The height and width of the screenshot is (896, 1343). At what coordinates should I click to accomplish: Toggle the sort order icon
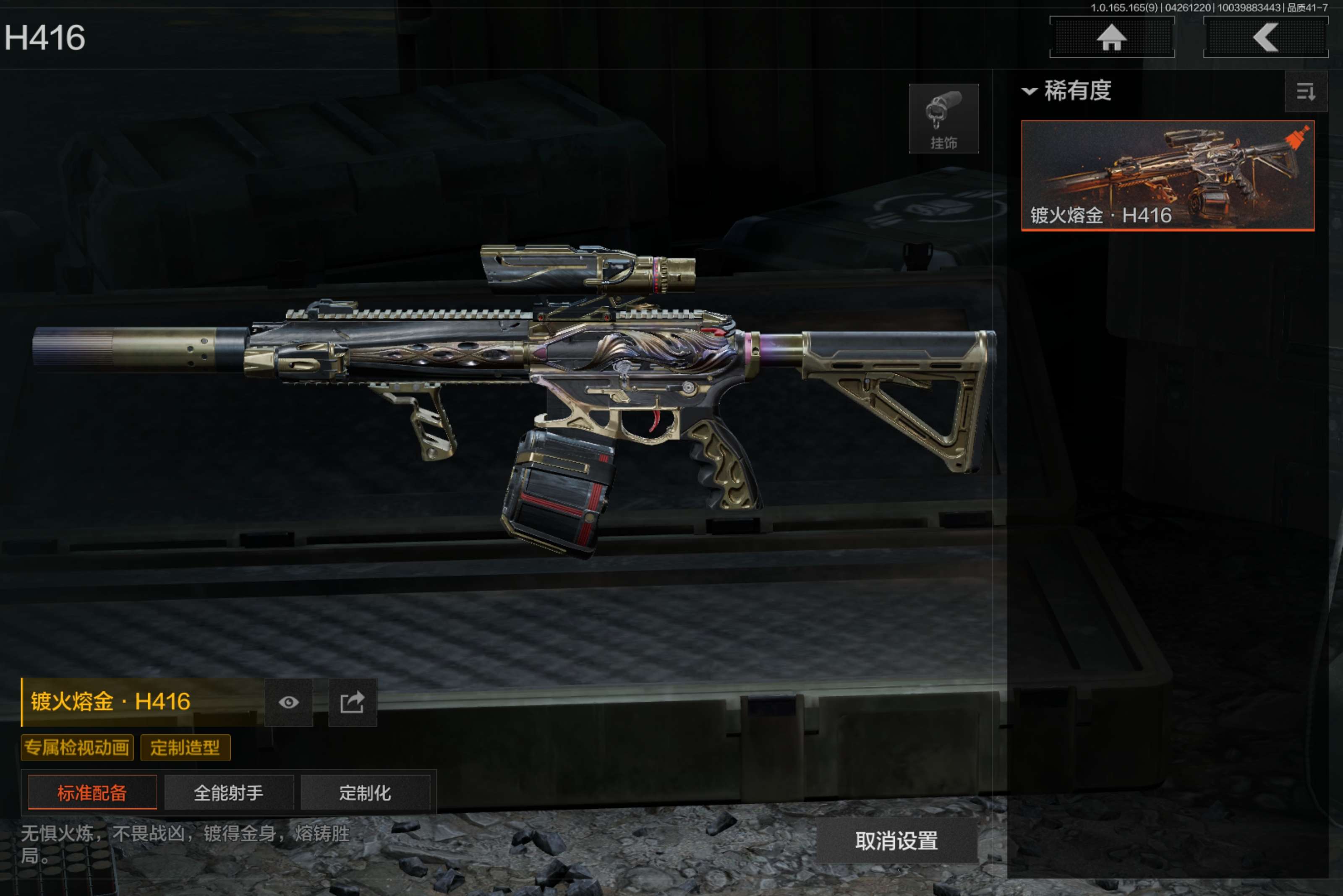1305,91
